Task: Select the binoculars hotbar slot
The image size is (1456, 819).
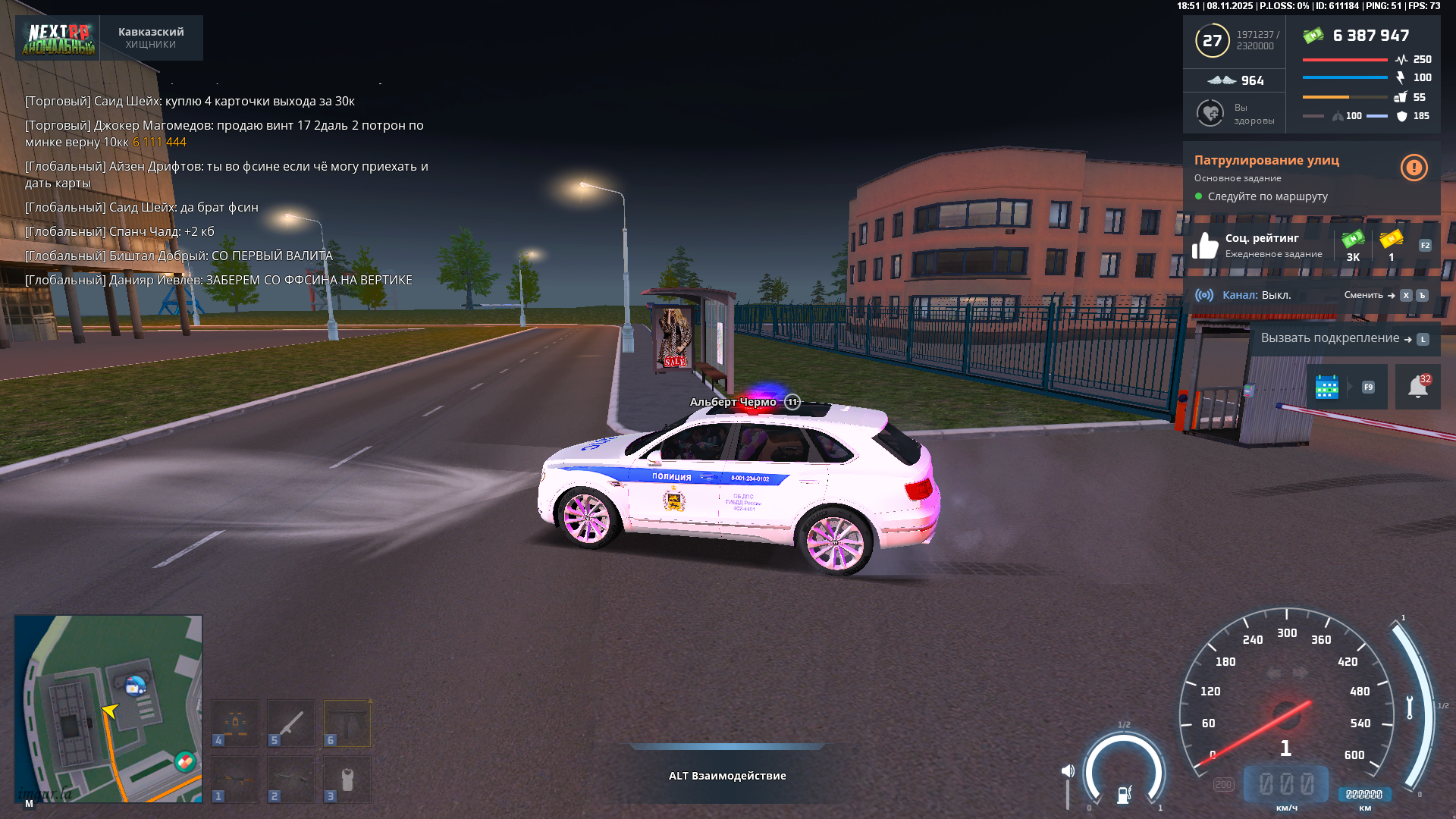Action: click(235, 723)
